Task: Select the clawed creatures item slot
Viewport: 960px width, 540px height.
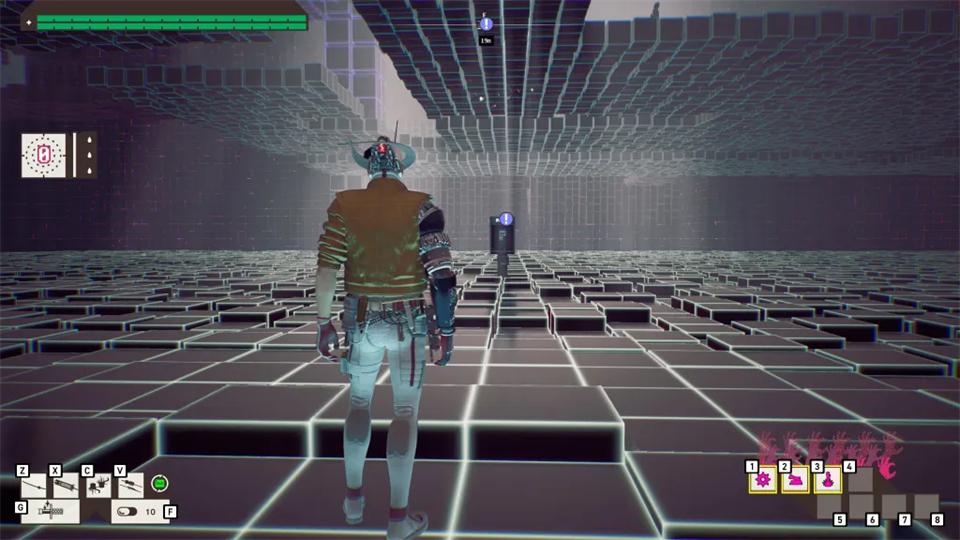Action: tap(99, 487)
